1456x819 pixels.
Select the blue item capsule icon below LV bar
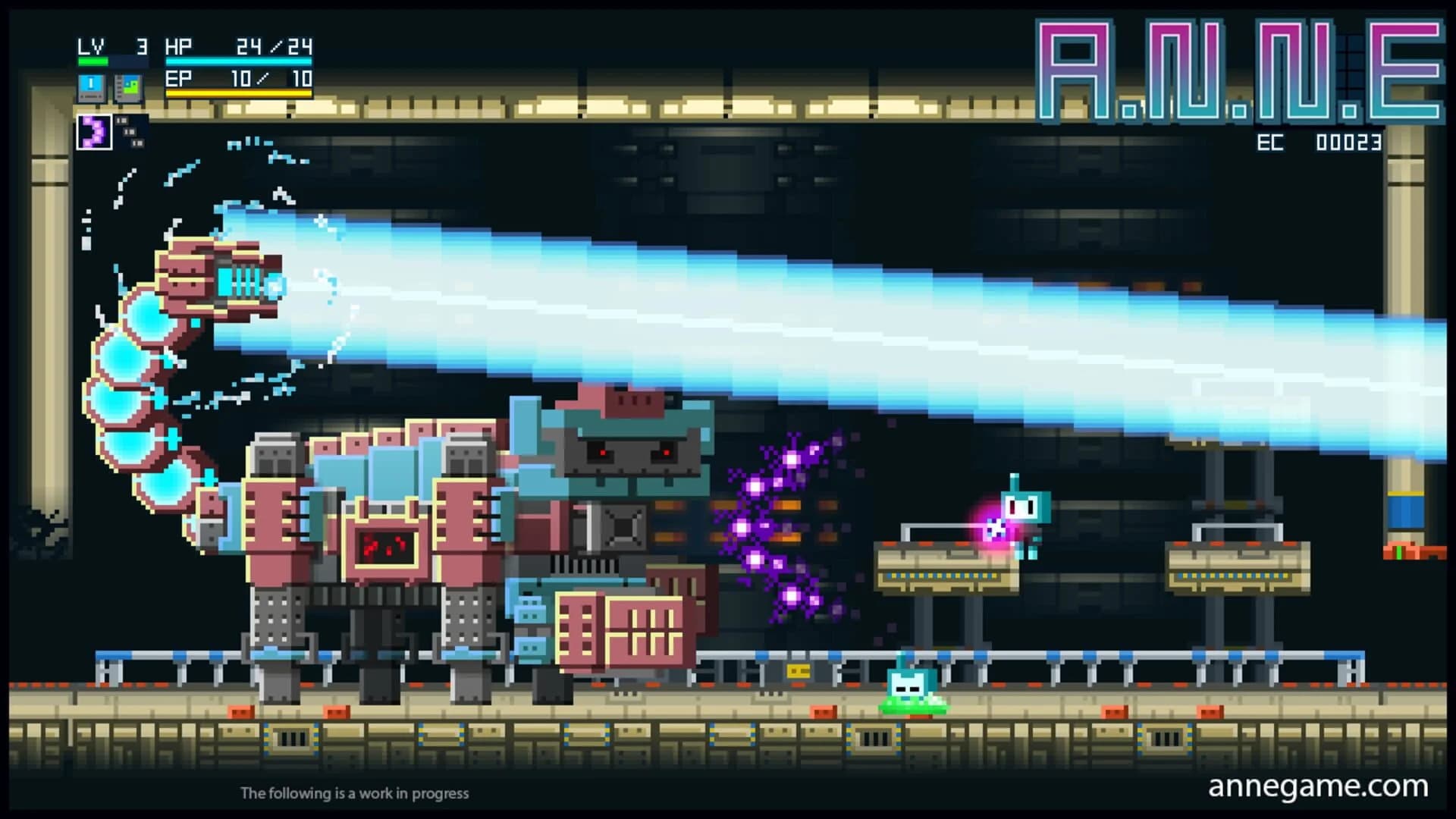pos(91,87)
